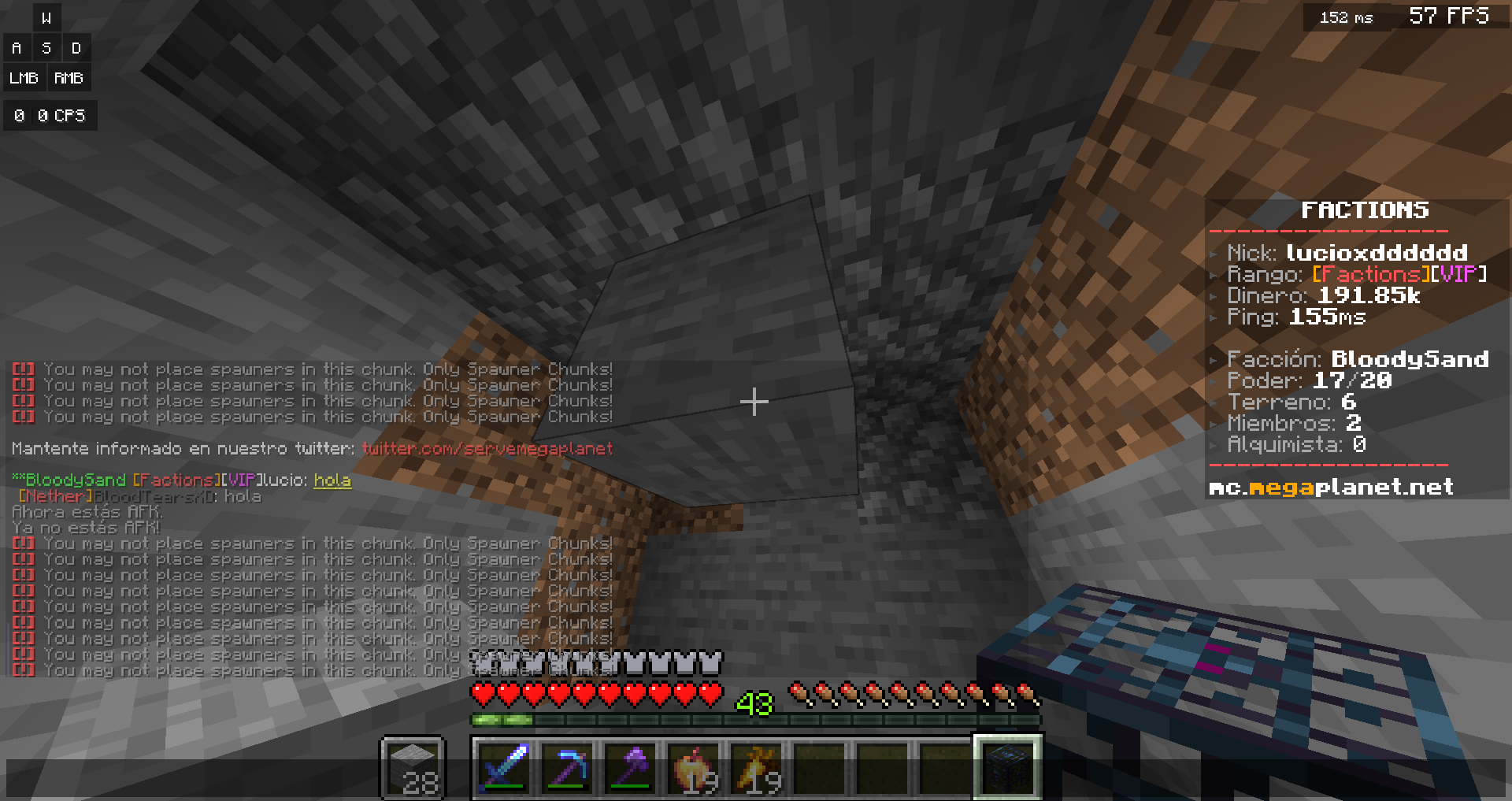Open the twitter.com/servemegaplanet chat link

(487, 449)
